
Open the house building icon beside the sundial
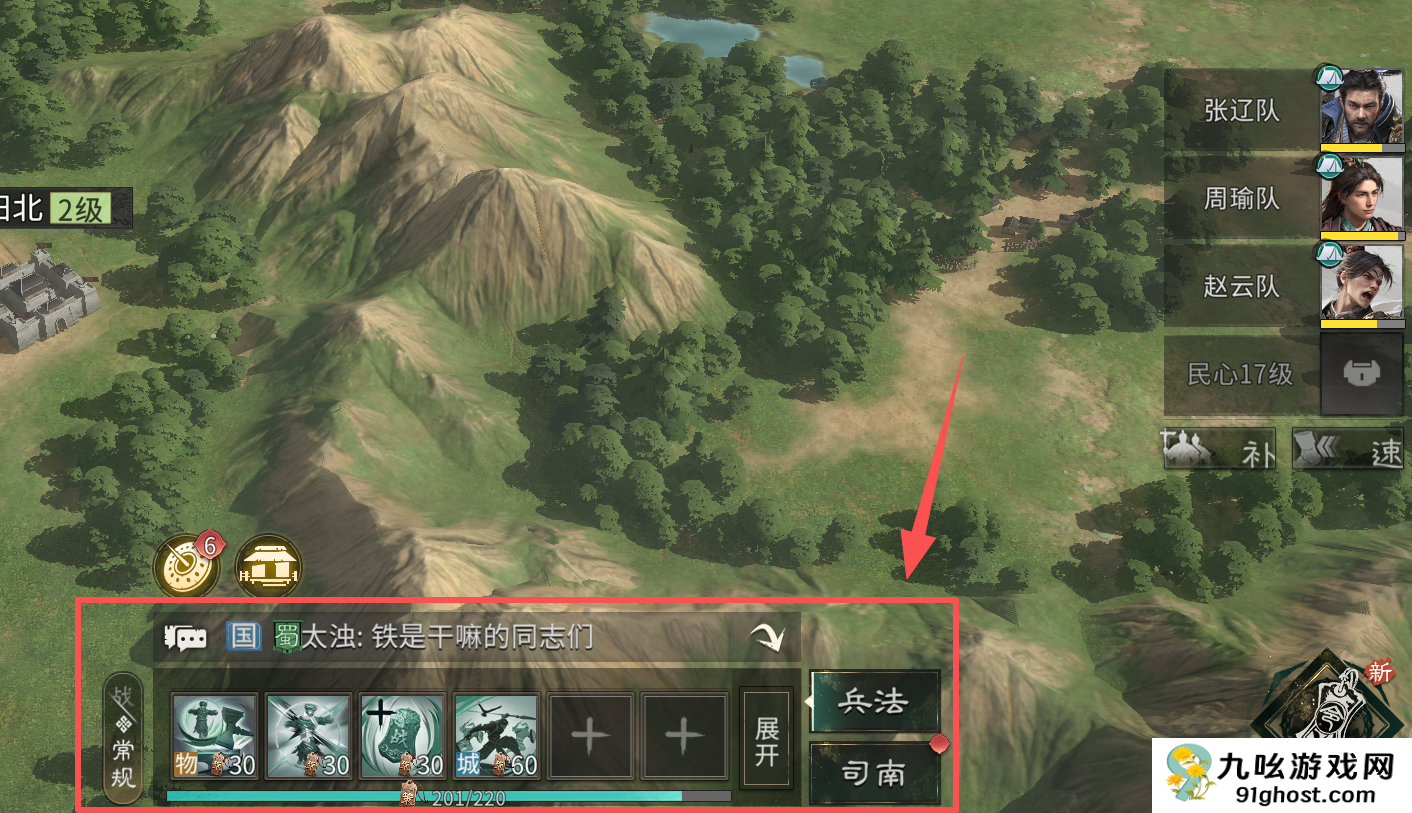coord(268,566)
